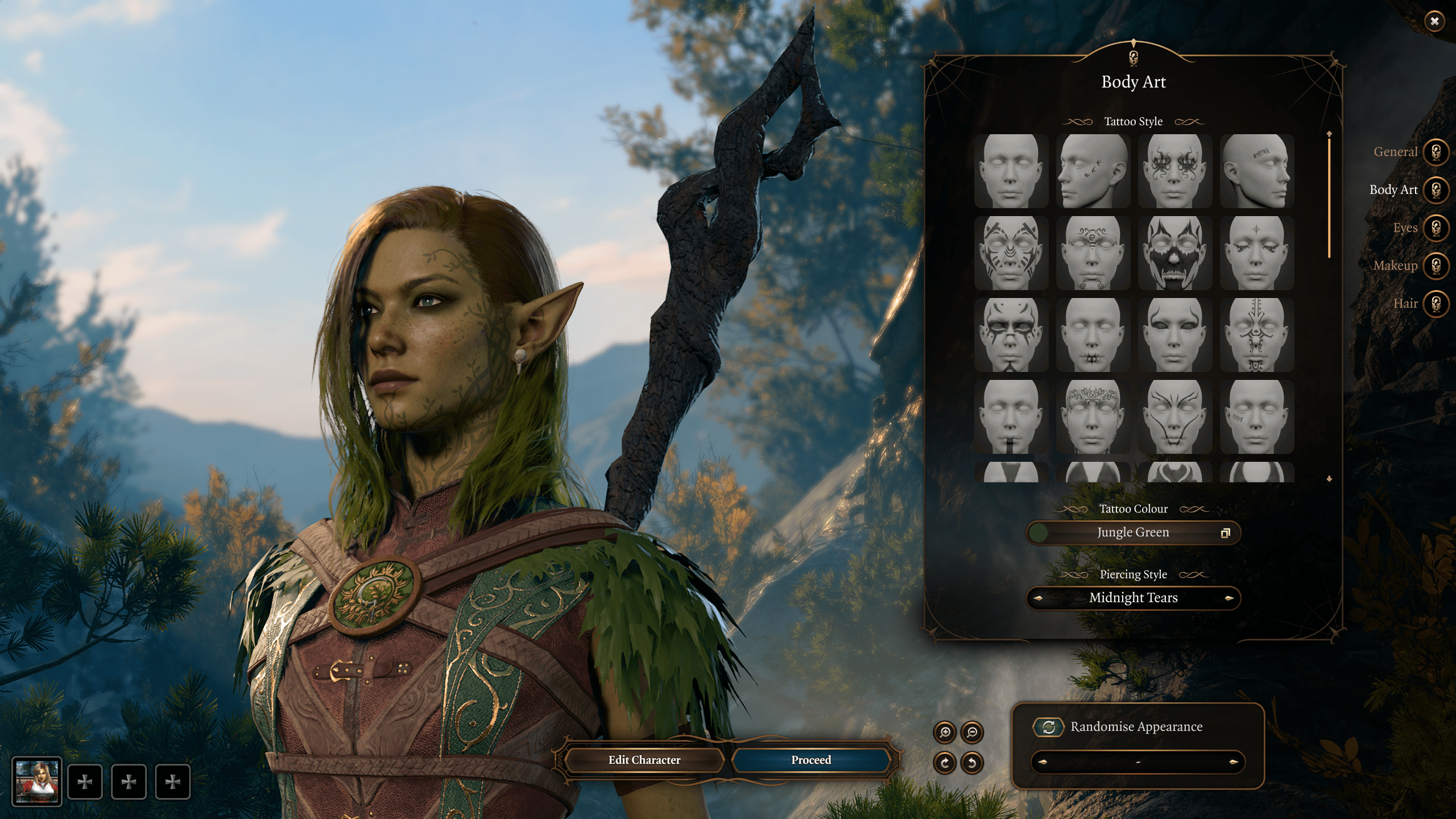Choose the eye-mask band tattoo style

point(1174,335)
